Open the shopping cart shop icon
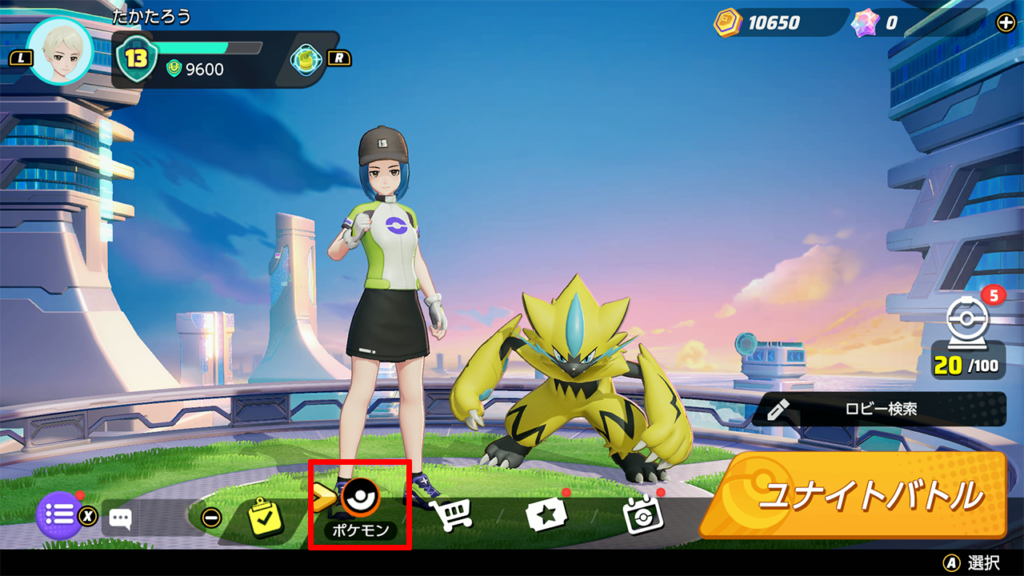Viewport: 1024px width, 576px height. pos(451,515)
